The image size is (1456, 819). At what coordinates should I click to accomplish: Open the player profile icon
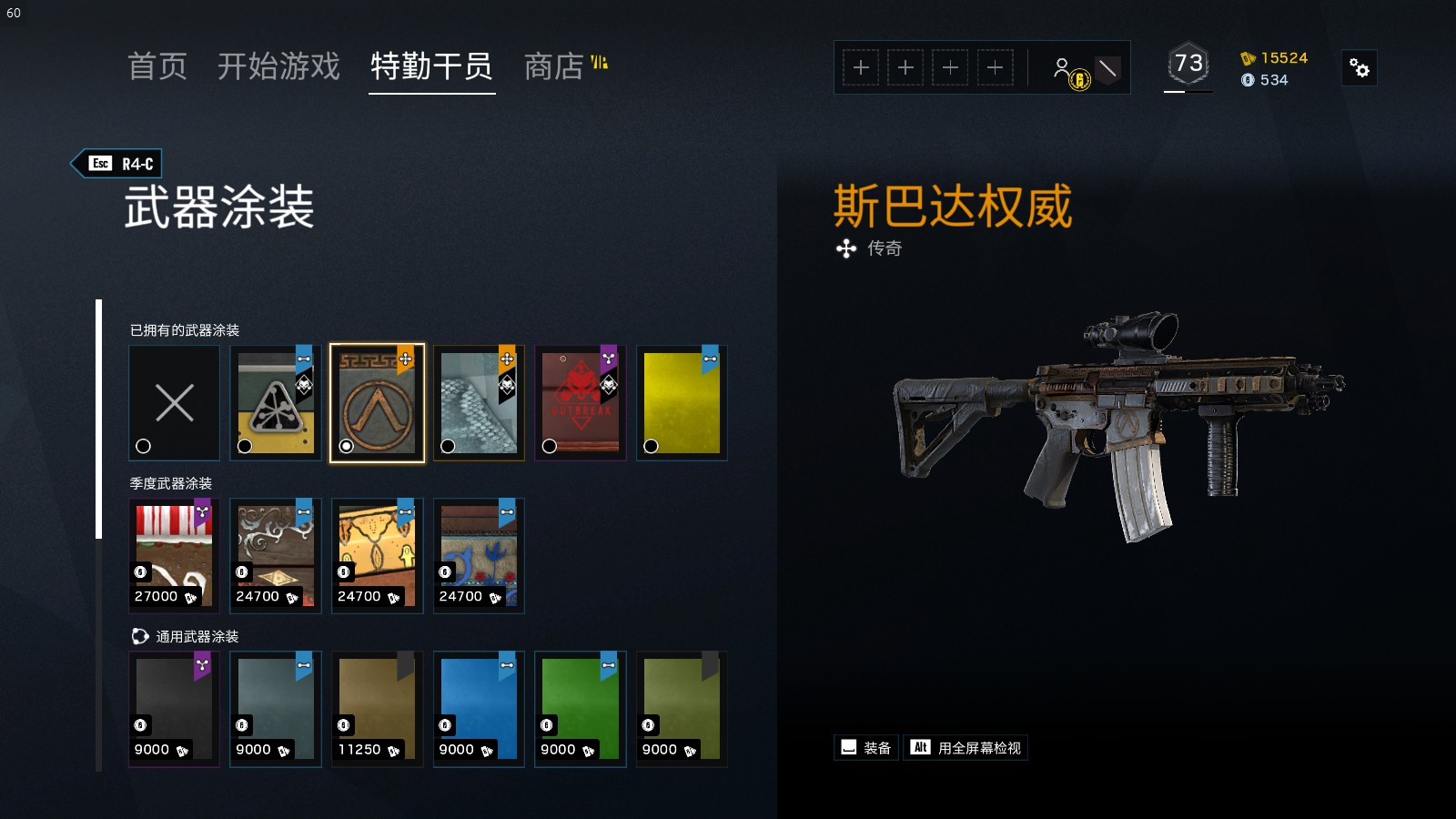[x=1063, y=68]
